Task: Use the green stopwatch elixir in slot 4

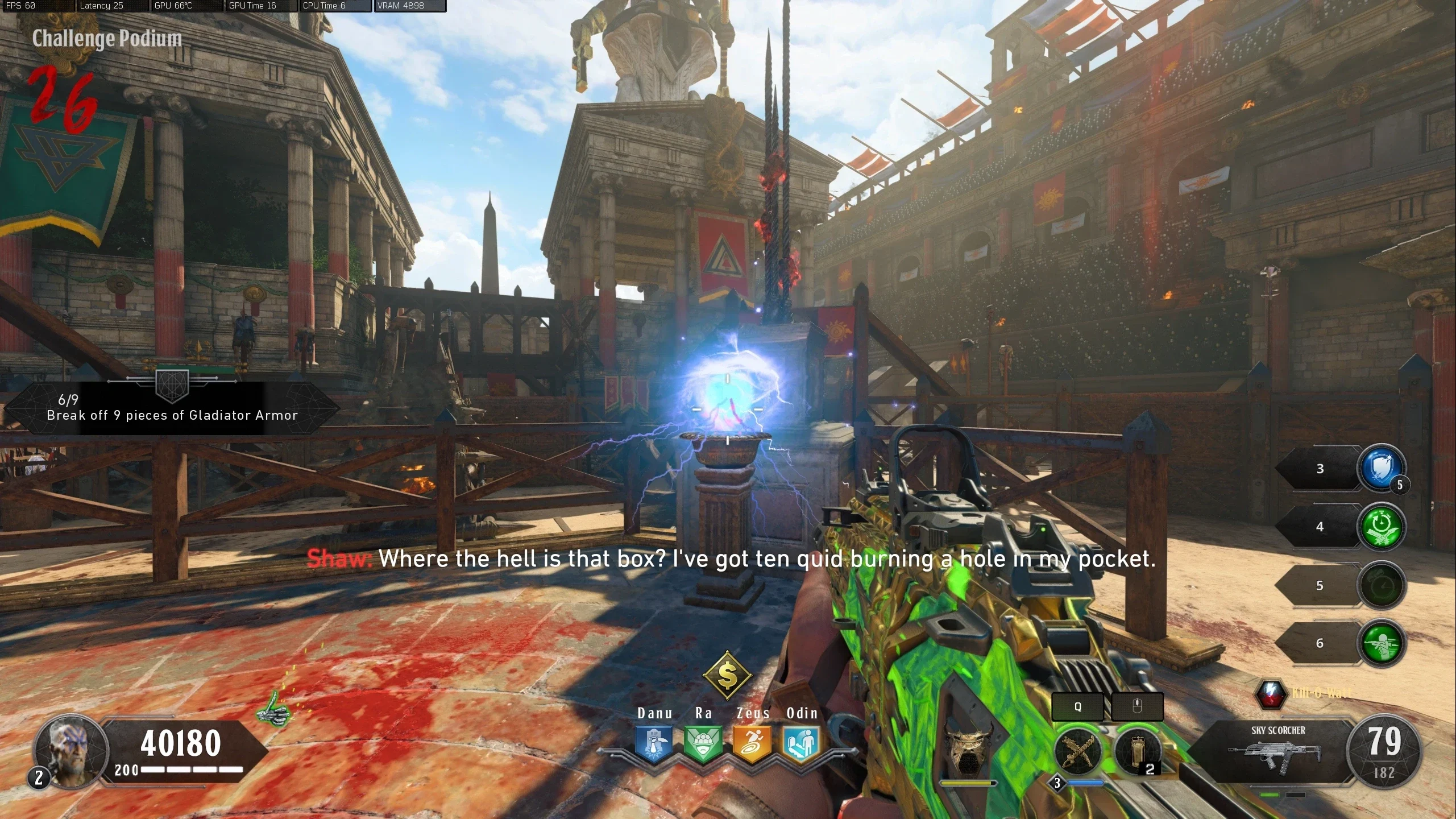Action: coord(1381,527)
